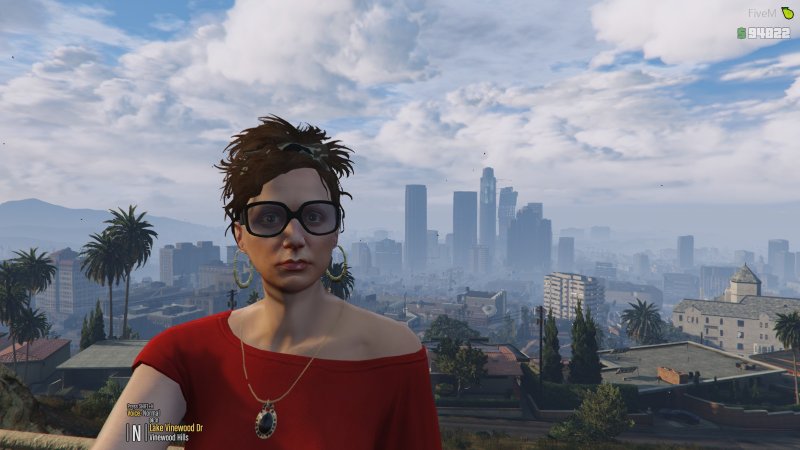
Task: Click the FiveM logo watermark
Action: [x=768, y=14]
